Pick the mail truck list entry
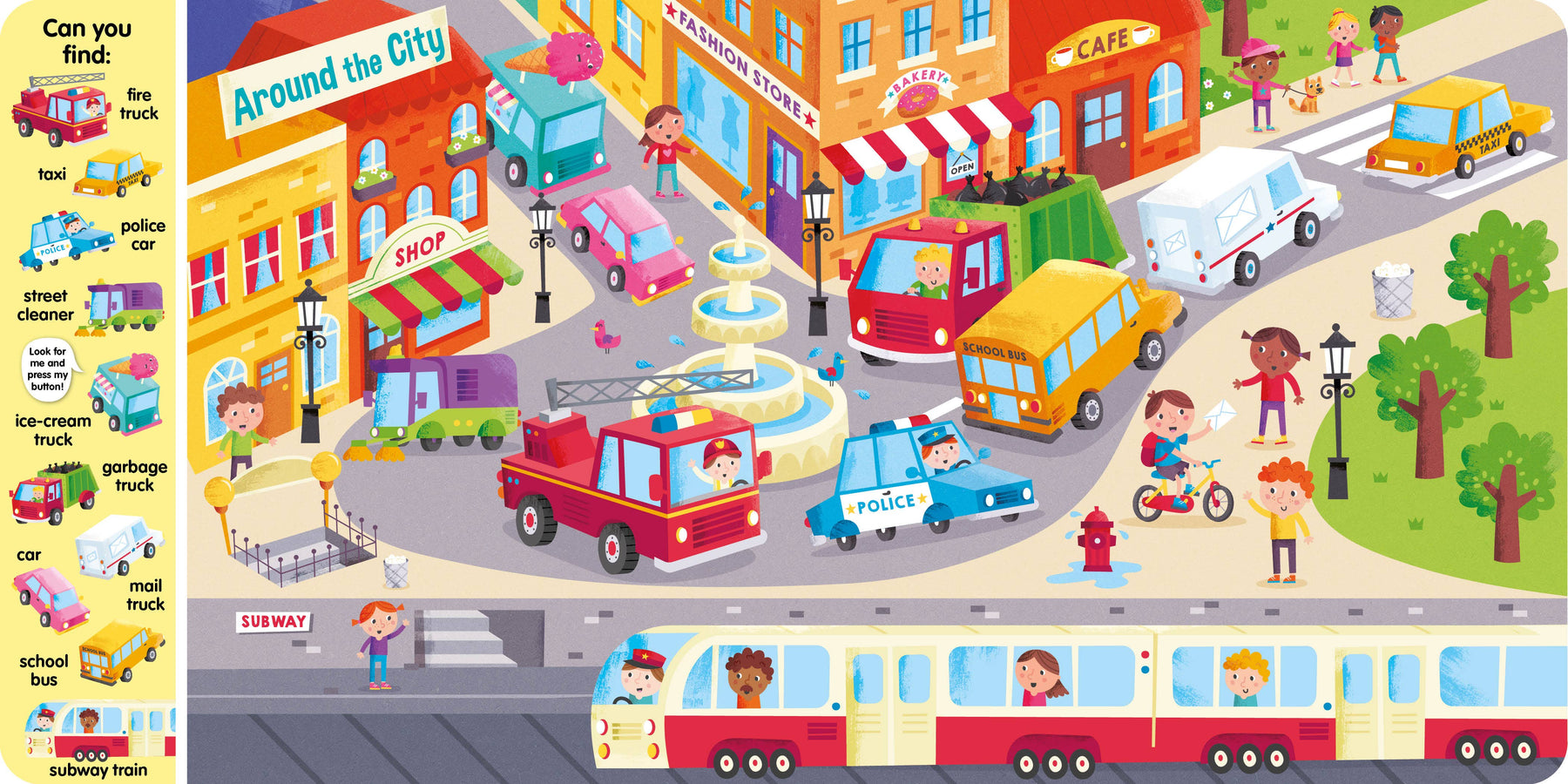This screenshot has width=1568, height=784. tap(118, 545)
